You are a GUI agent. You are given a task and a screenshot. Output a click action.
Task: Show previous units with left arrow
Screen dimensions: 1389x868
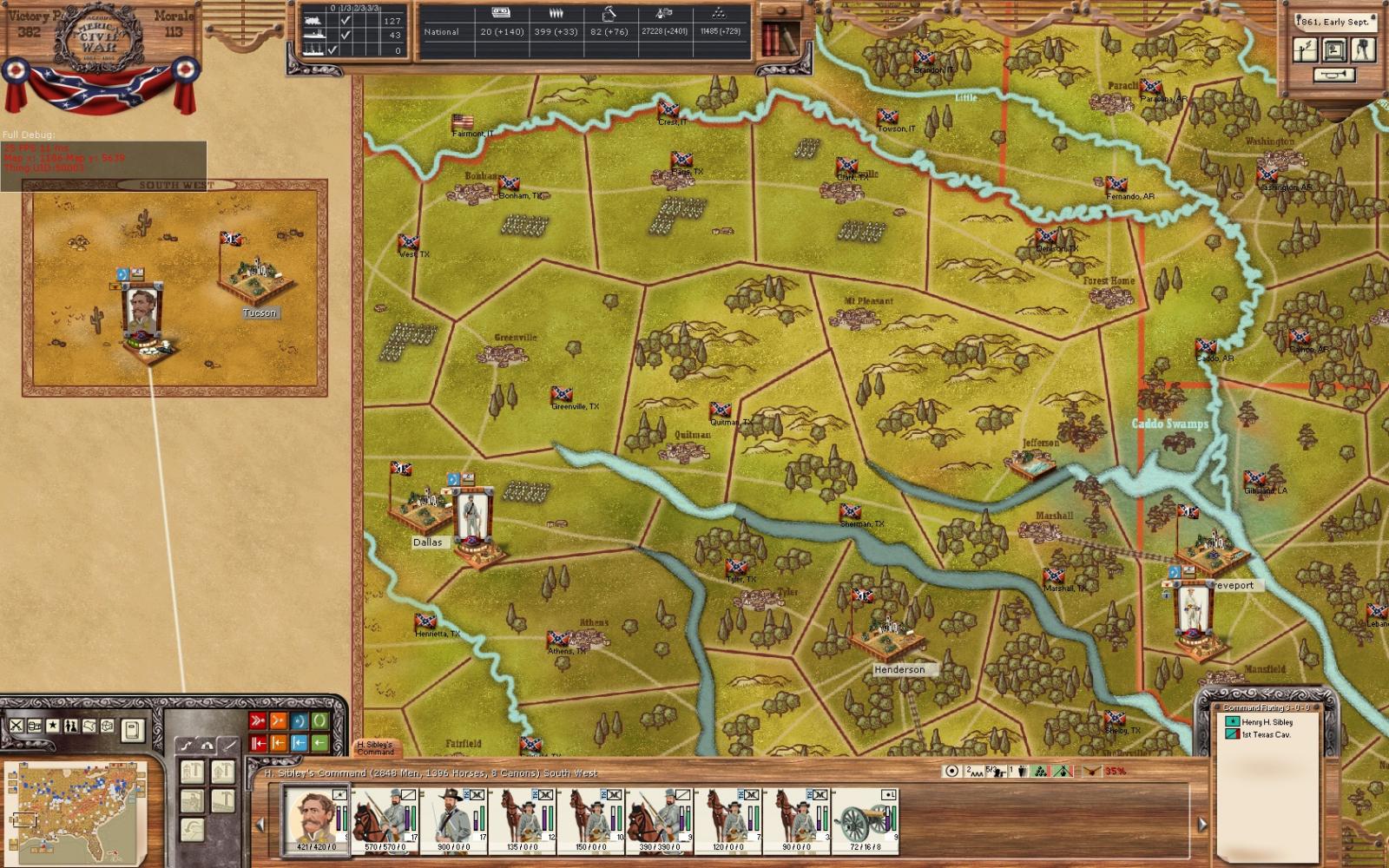tap(259, 824)
